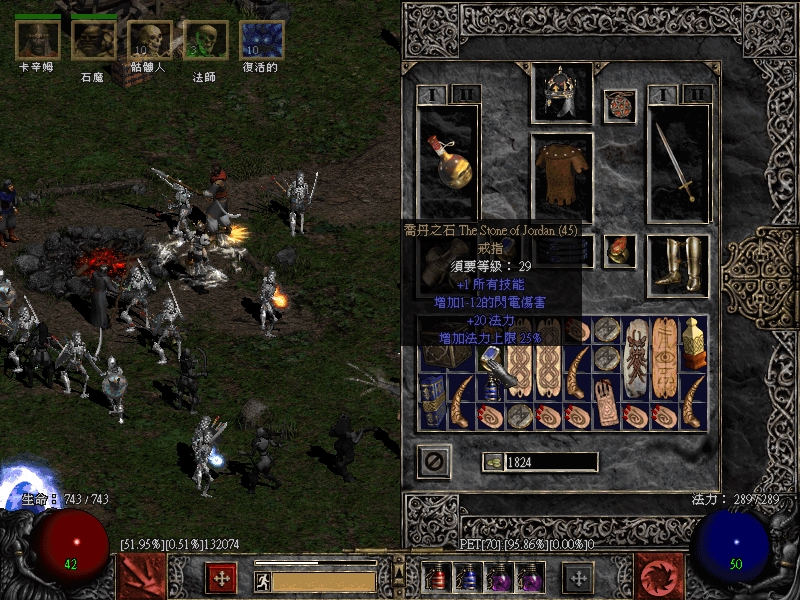Select the amulet slot

pos(620,107)
